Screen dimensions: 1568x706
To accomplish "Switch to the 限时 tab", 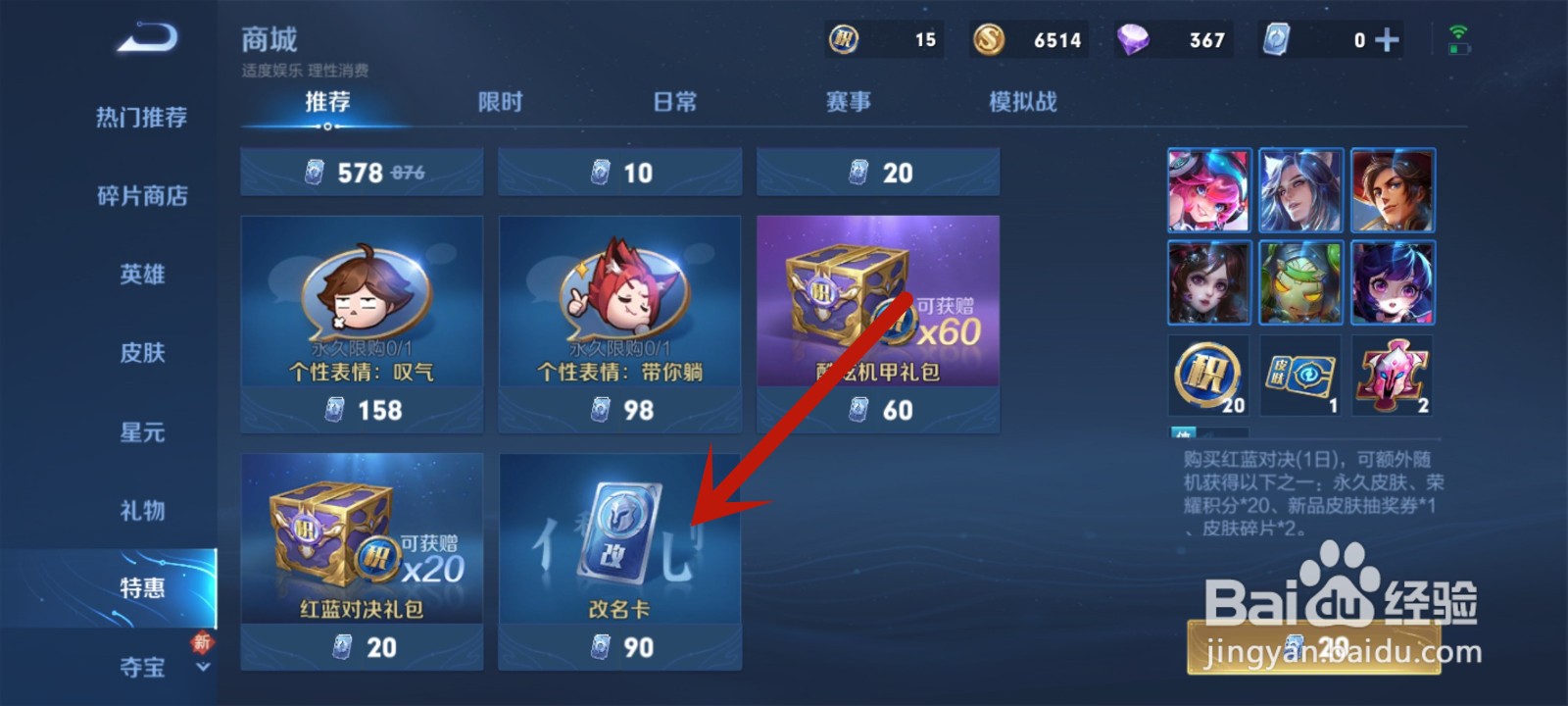I will tap(500, 101).
